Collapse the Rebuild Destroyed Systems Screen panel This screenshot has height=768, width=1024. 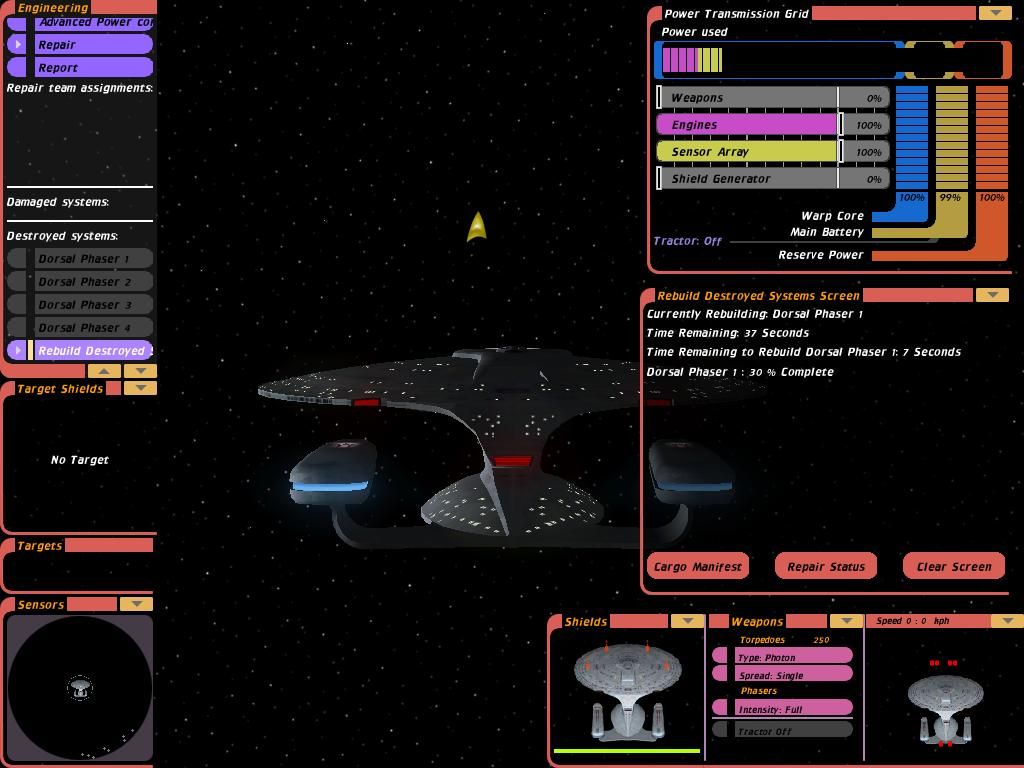[991, 295]
